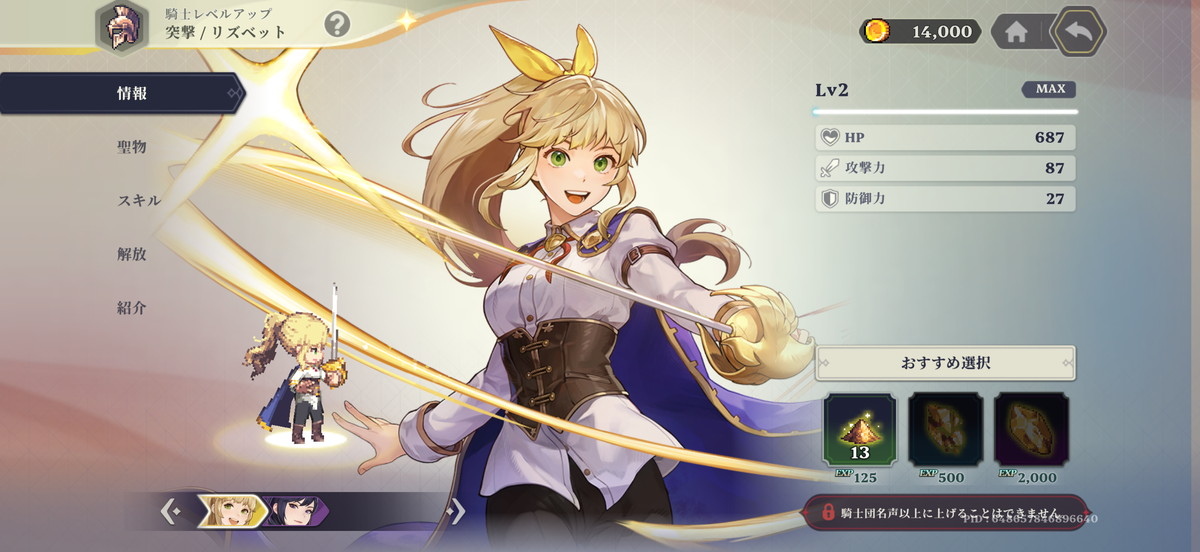Select the スキル tab
Image resolution: width=1200 pixels, height=552 pixels.
coord(138,200)
